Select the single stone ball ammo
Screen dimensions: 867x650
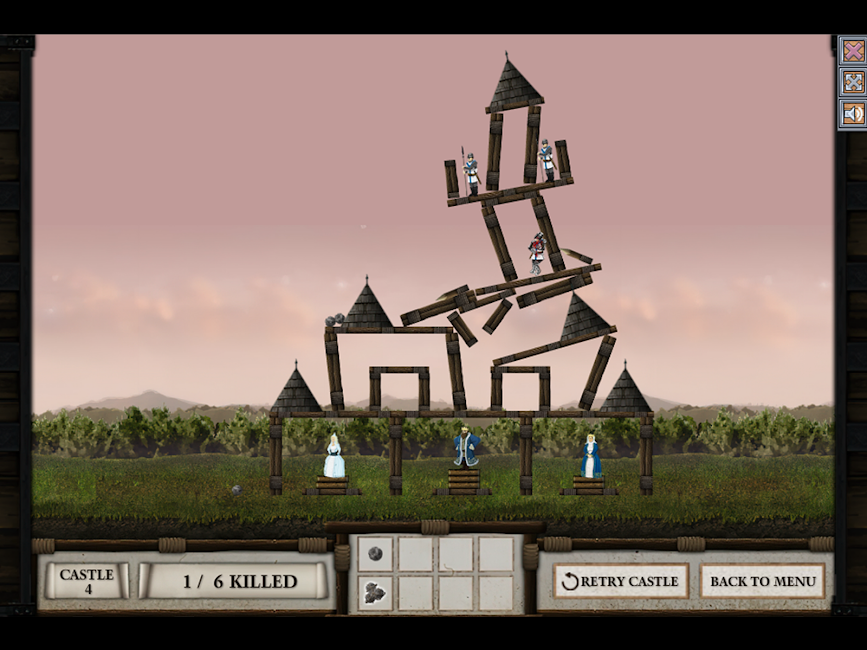click(375, 553)
